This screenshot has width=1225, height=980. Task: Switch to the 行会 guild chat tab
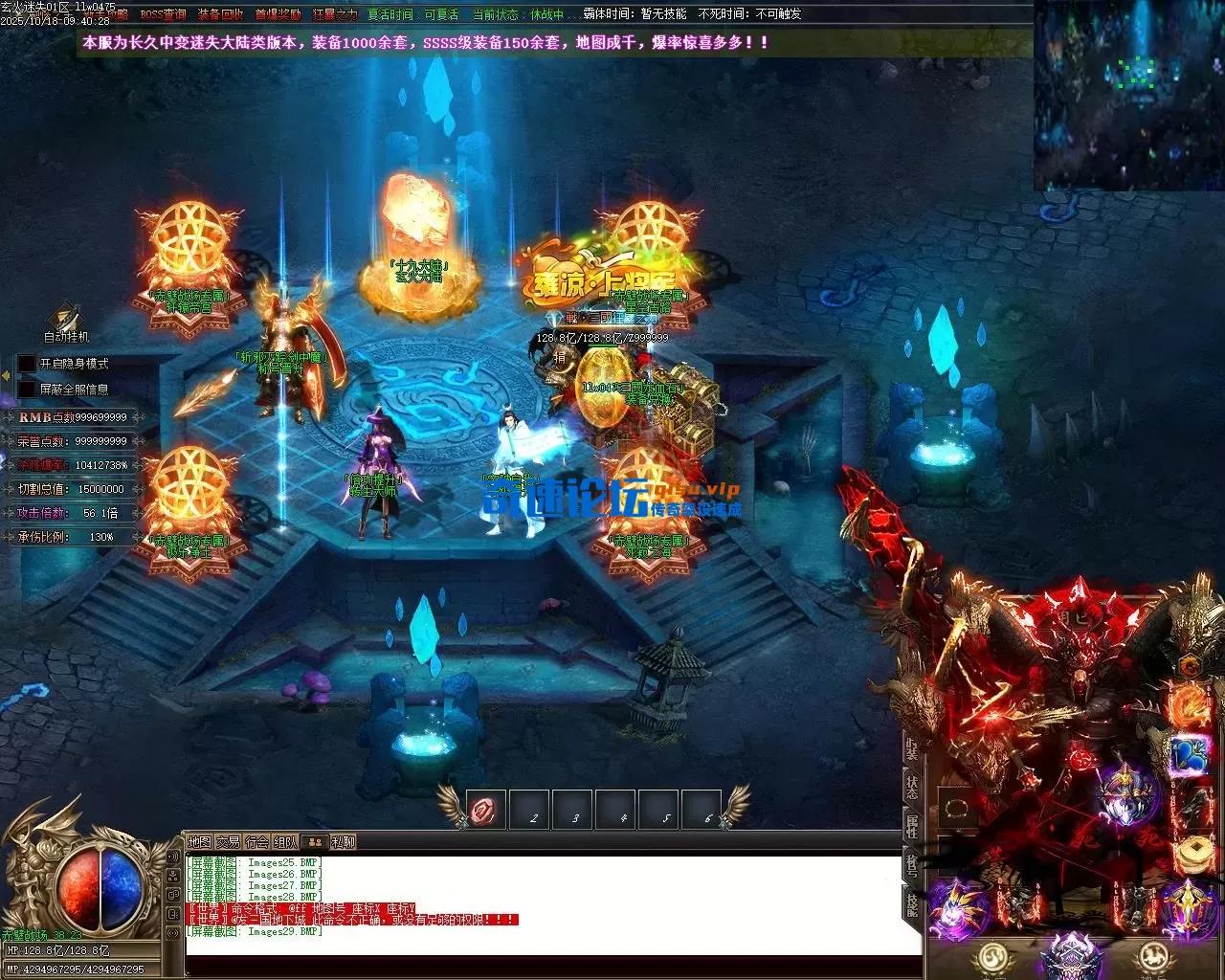[256, 842]
